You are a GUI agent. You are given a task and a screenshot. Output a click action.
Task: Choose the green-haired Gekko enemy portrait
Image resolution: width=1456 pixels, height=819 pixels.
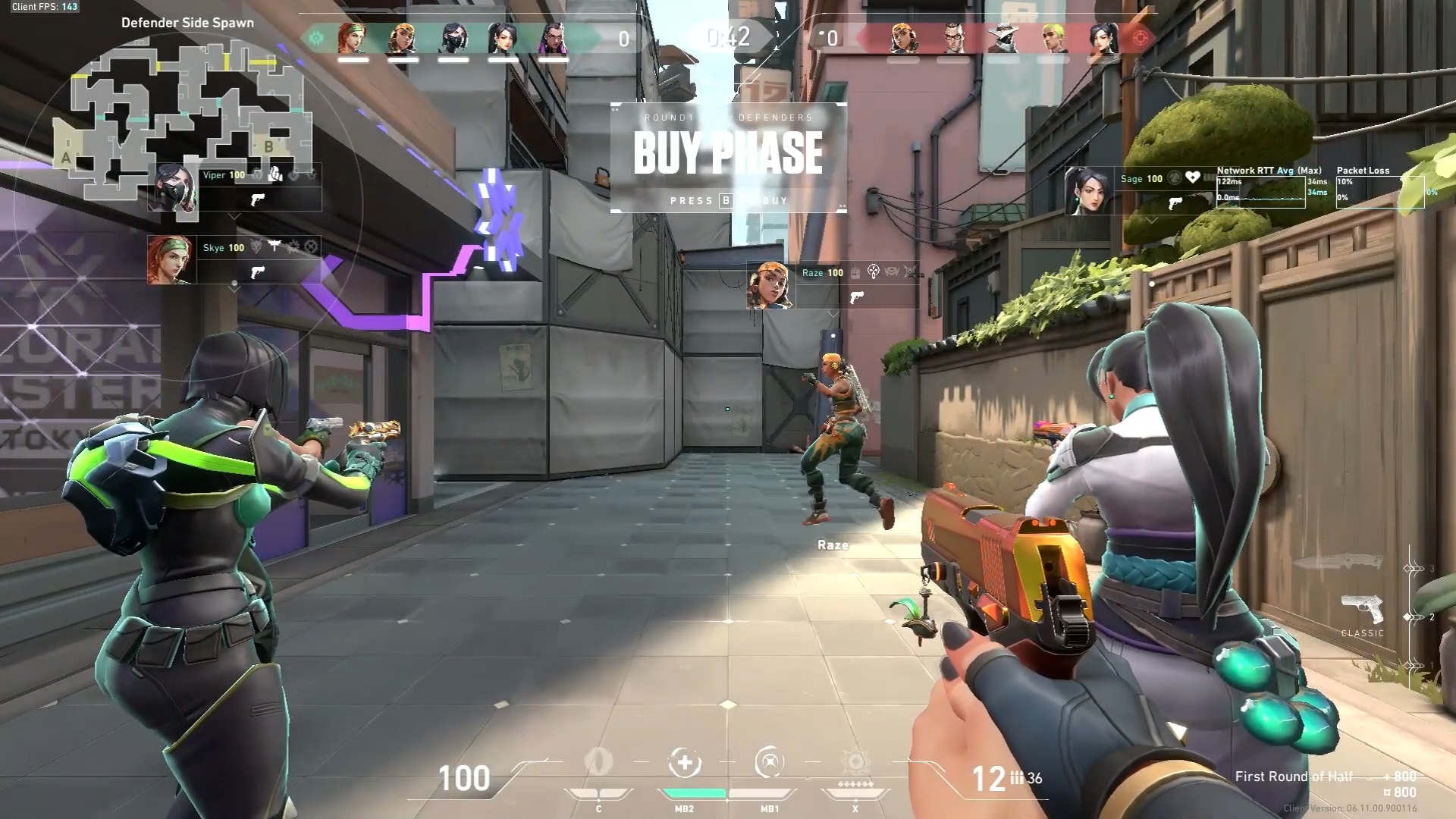point(1053,38)
